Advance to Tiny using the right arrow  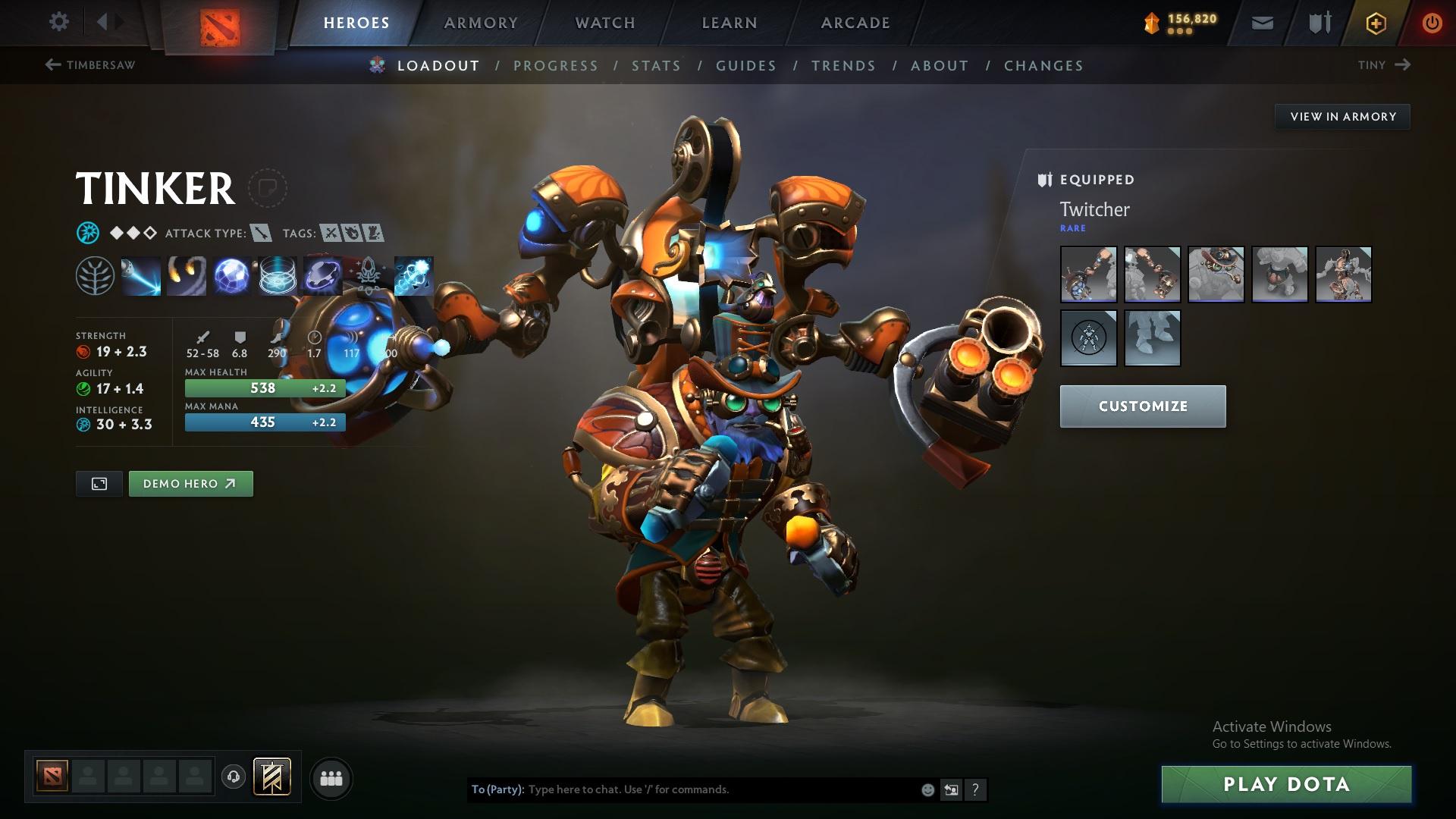(1404, 65)
